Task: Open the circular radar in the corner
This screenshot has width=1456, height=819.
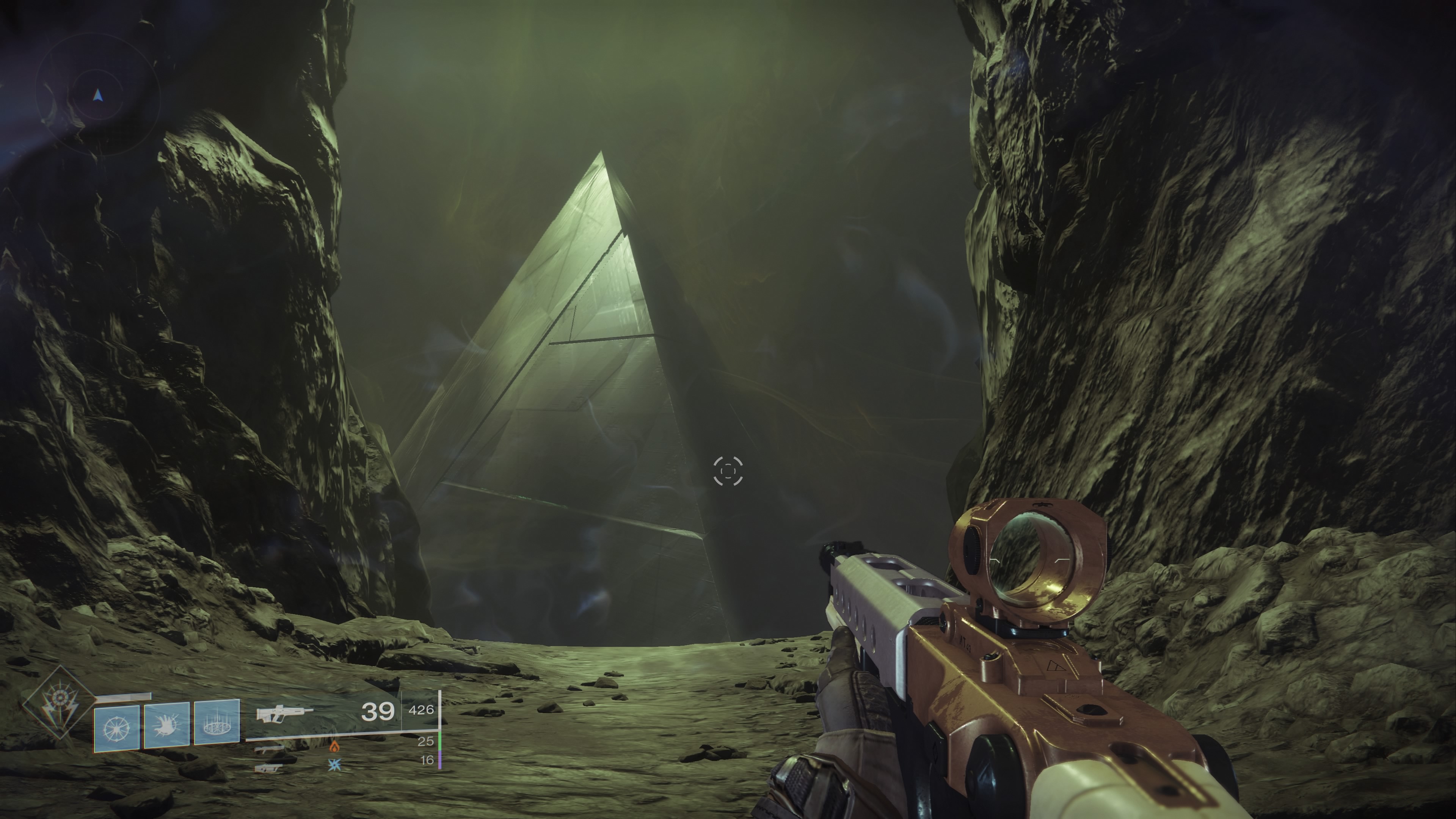Action: pos(98,96)
